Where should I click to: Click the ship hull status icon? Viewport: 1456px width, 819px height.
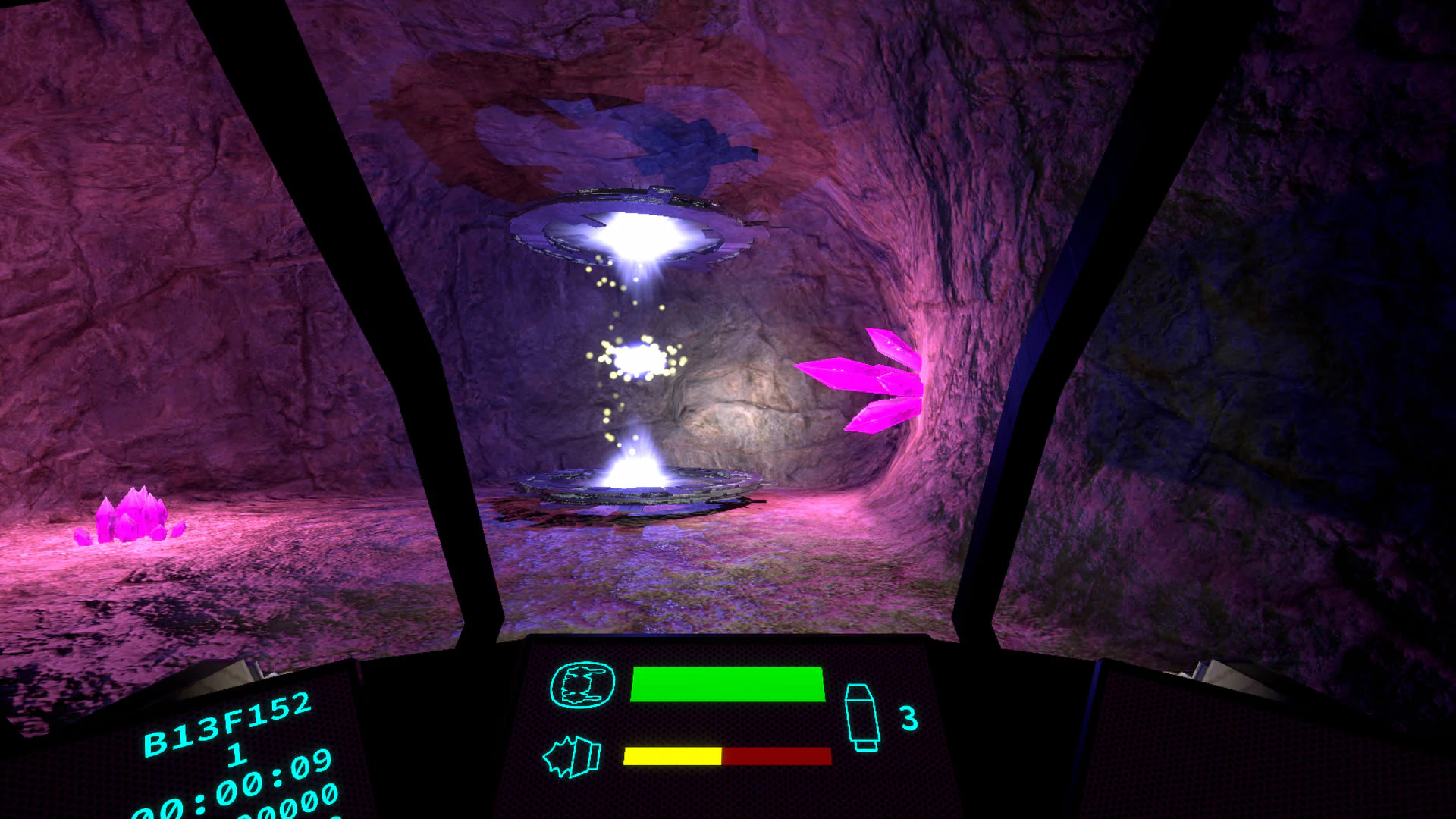coord(582,685)
